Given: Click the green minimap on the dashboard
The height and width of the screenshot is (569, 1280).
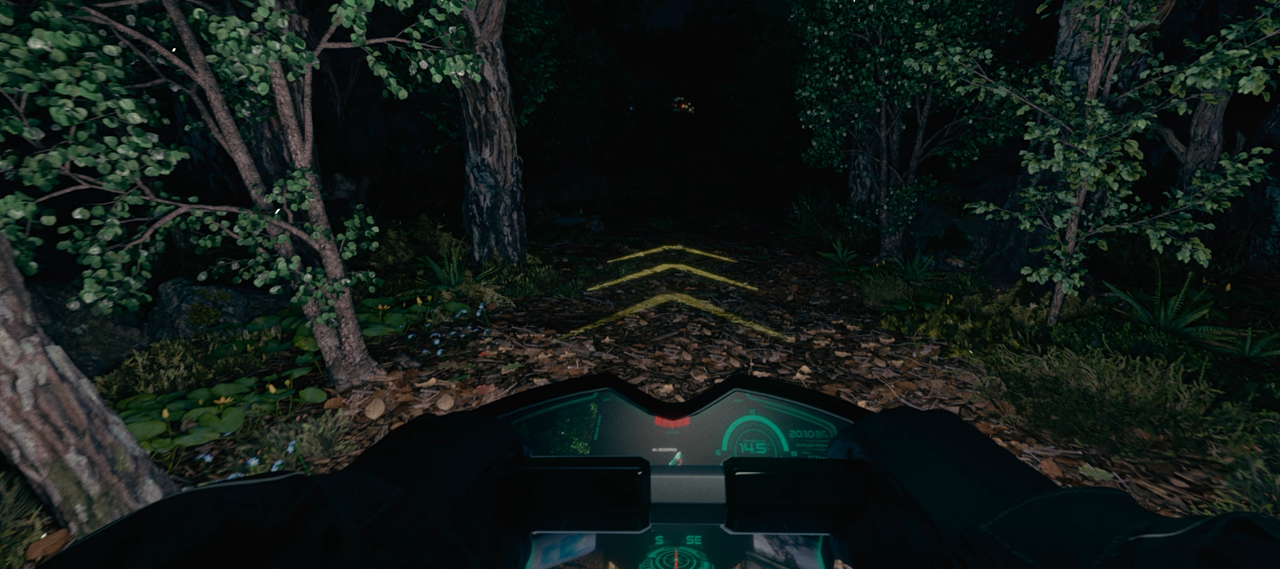Looking at the screenshot, I should pyautogui.click(x=567, y=427).
